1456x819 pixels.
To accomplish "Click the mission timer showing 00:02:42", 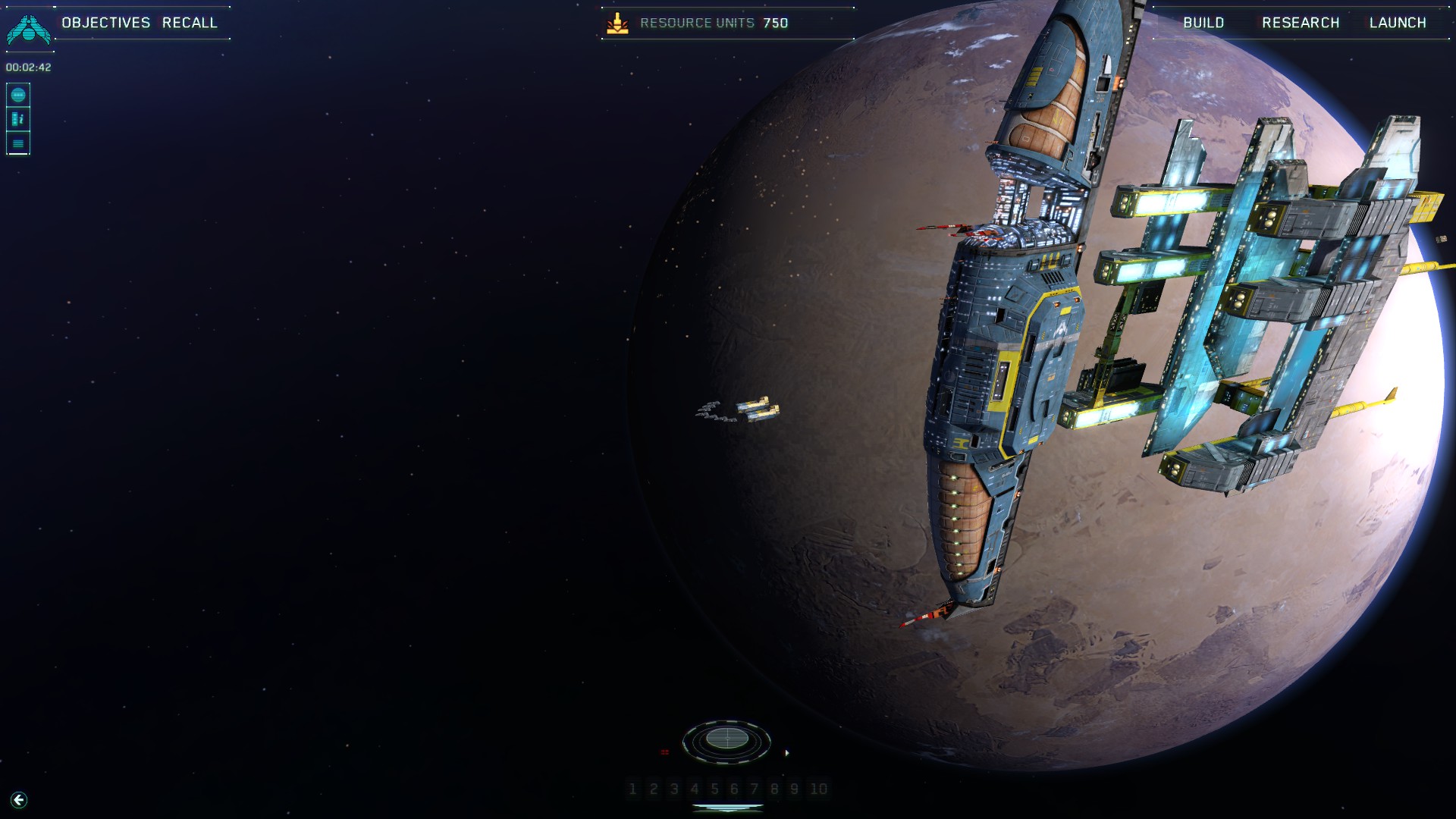I will pyautogui.click(x=27, y=67).
